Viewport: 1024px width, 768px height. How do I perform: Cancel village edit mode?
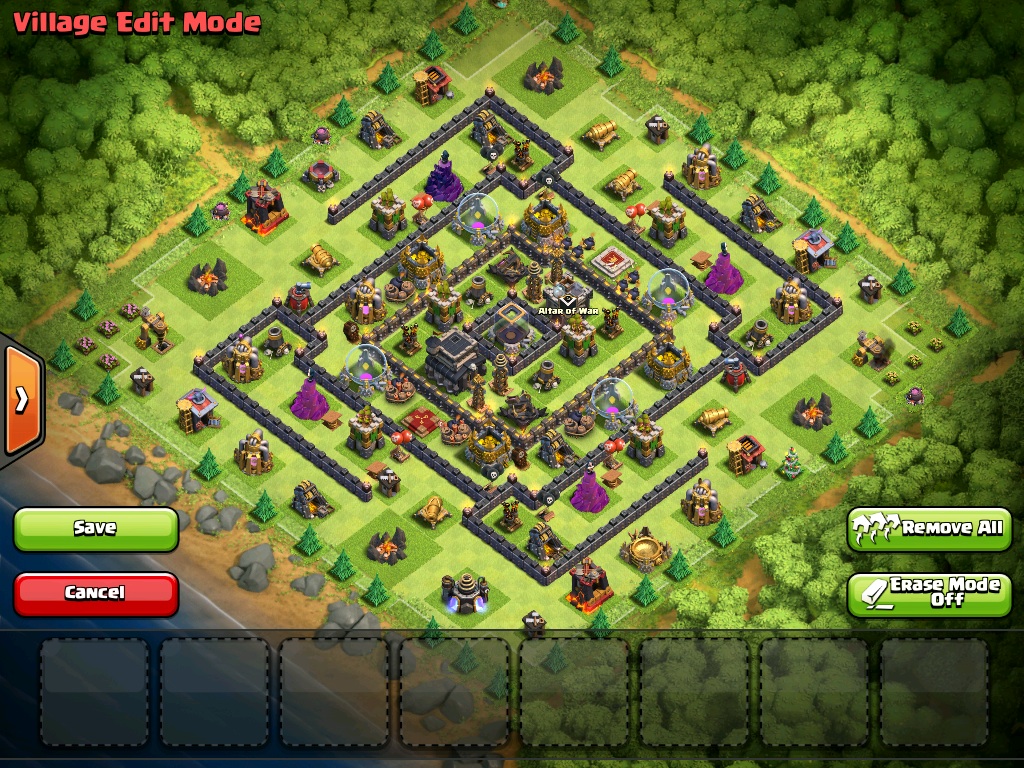click(96, 593)
